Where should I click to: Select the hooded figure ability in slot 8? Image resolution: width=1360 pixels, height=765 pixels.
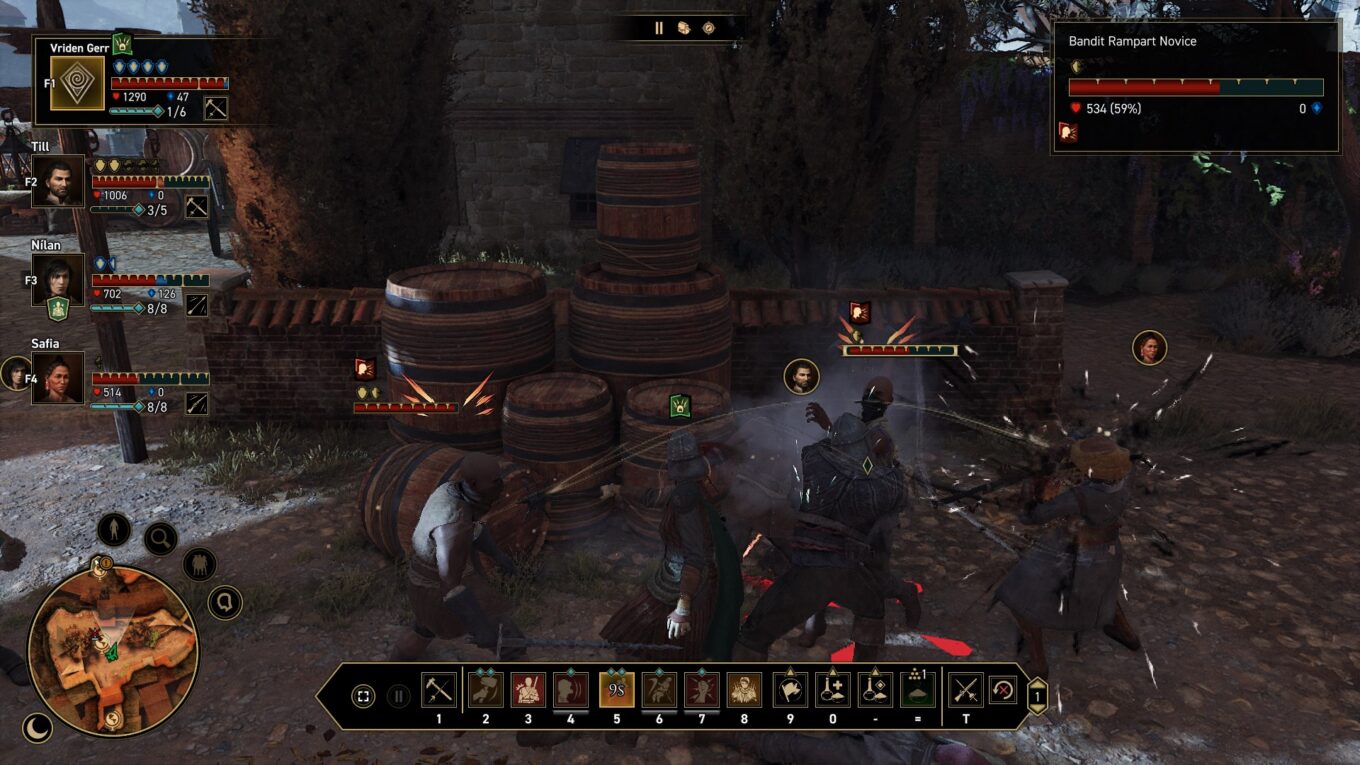pos(744,690)
